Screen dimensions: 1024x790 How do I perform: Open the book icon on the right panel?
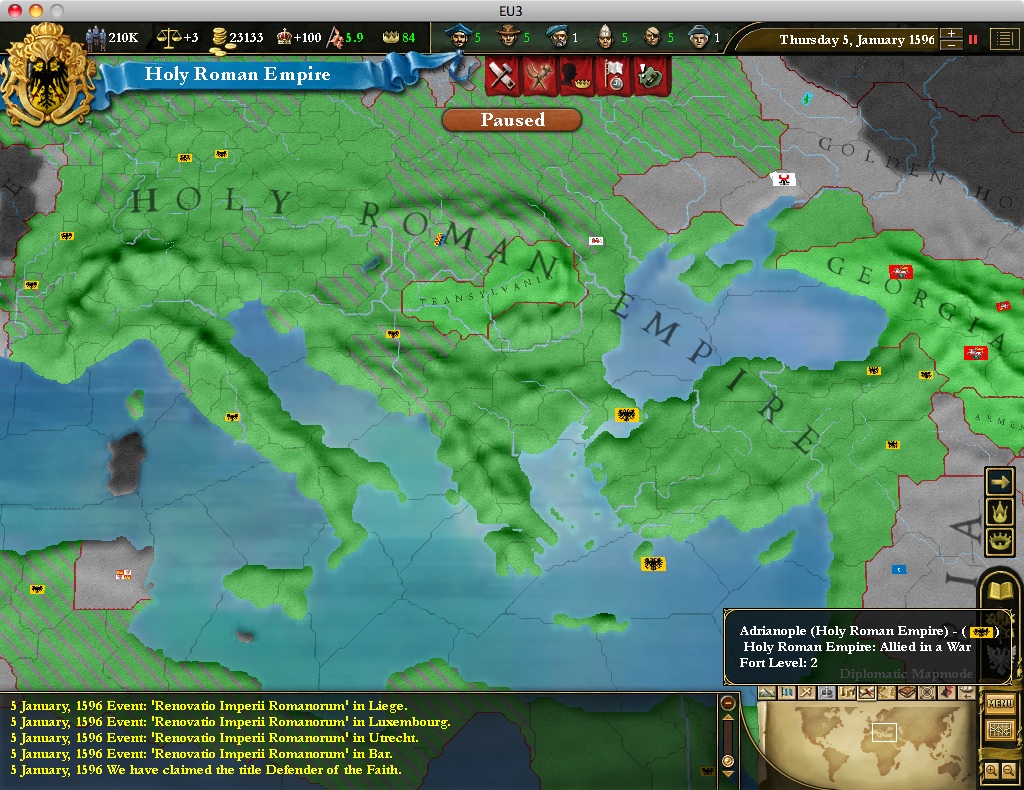click(x=1000, y=591)
